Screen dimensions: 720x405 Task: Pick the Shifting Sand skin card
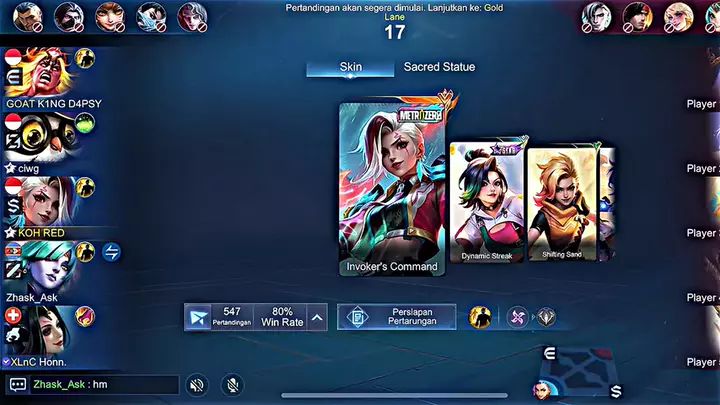pyautogui.click(x=559, y=205)
